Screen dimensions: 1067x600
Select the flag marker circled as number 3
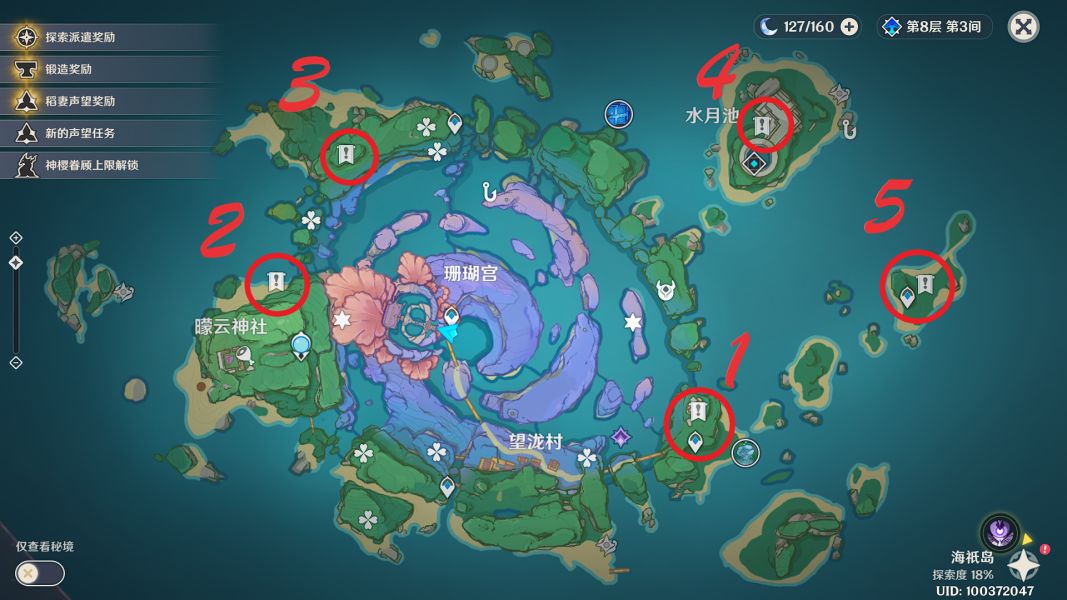pos(346,154)
